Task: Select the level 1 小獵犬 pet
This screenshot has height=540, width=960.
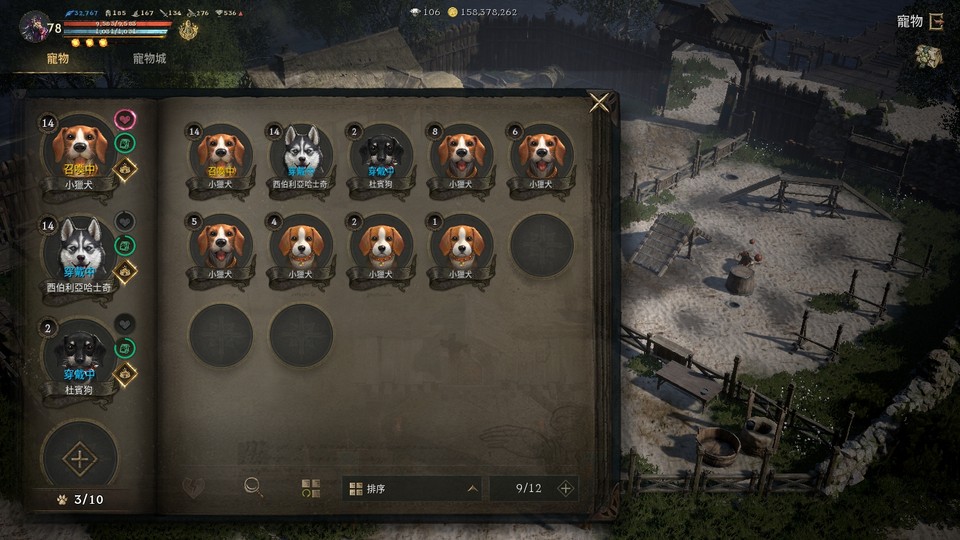Action: [x=461, y=244]
